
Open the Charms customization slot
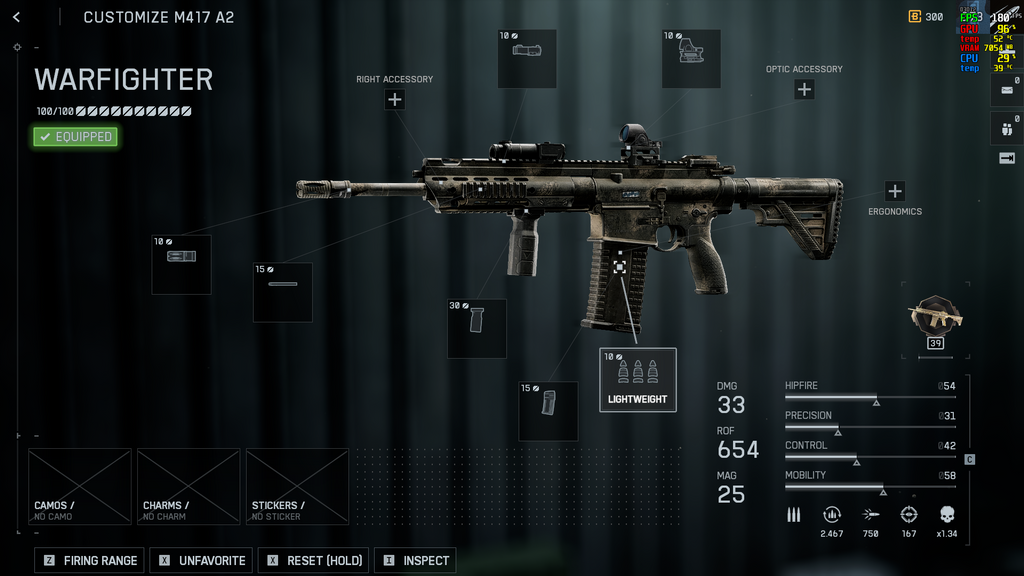click(x=188, y=486)
